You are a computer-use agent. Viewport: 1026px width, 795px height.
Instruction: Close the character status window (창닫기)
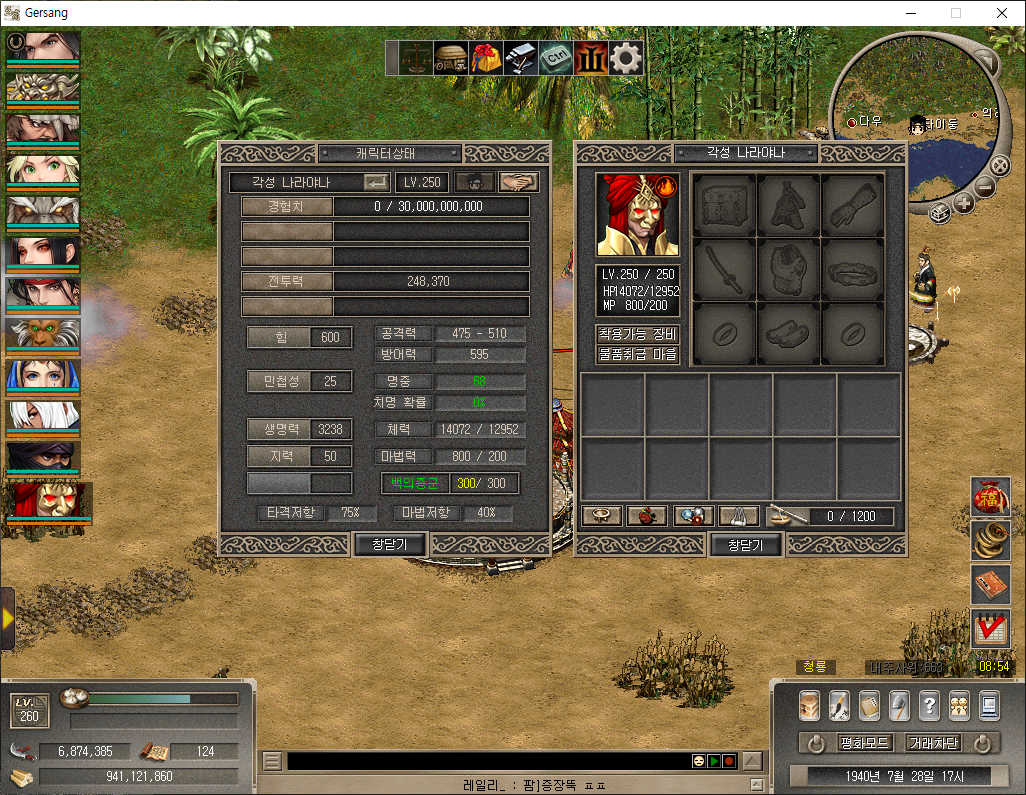[x=390, y=545]
